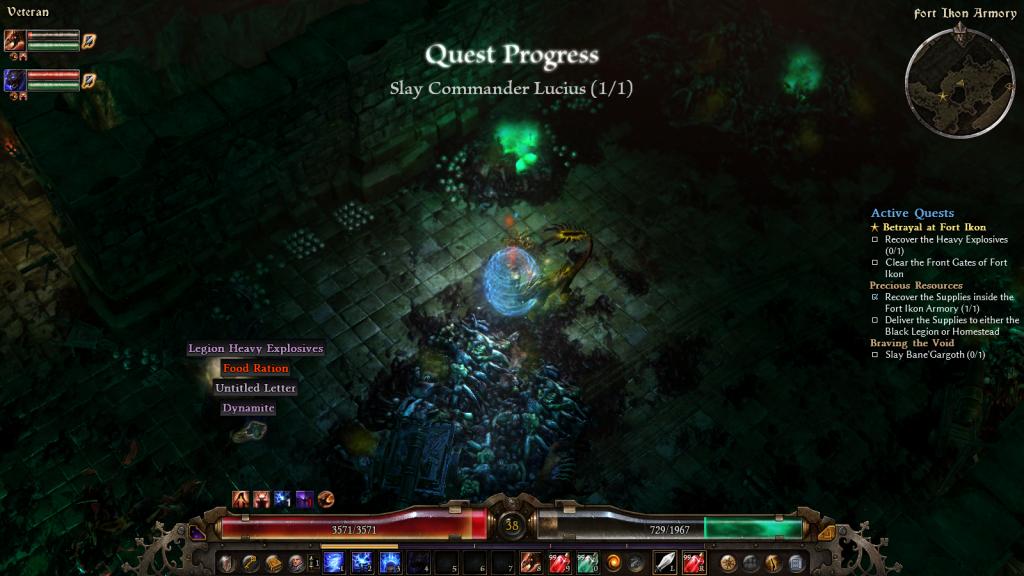
Task: Select the Braving the Void quest
Action: [911, 343]
